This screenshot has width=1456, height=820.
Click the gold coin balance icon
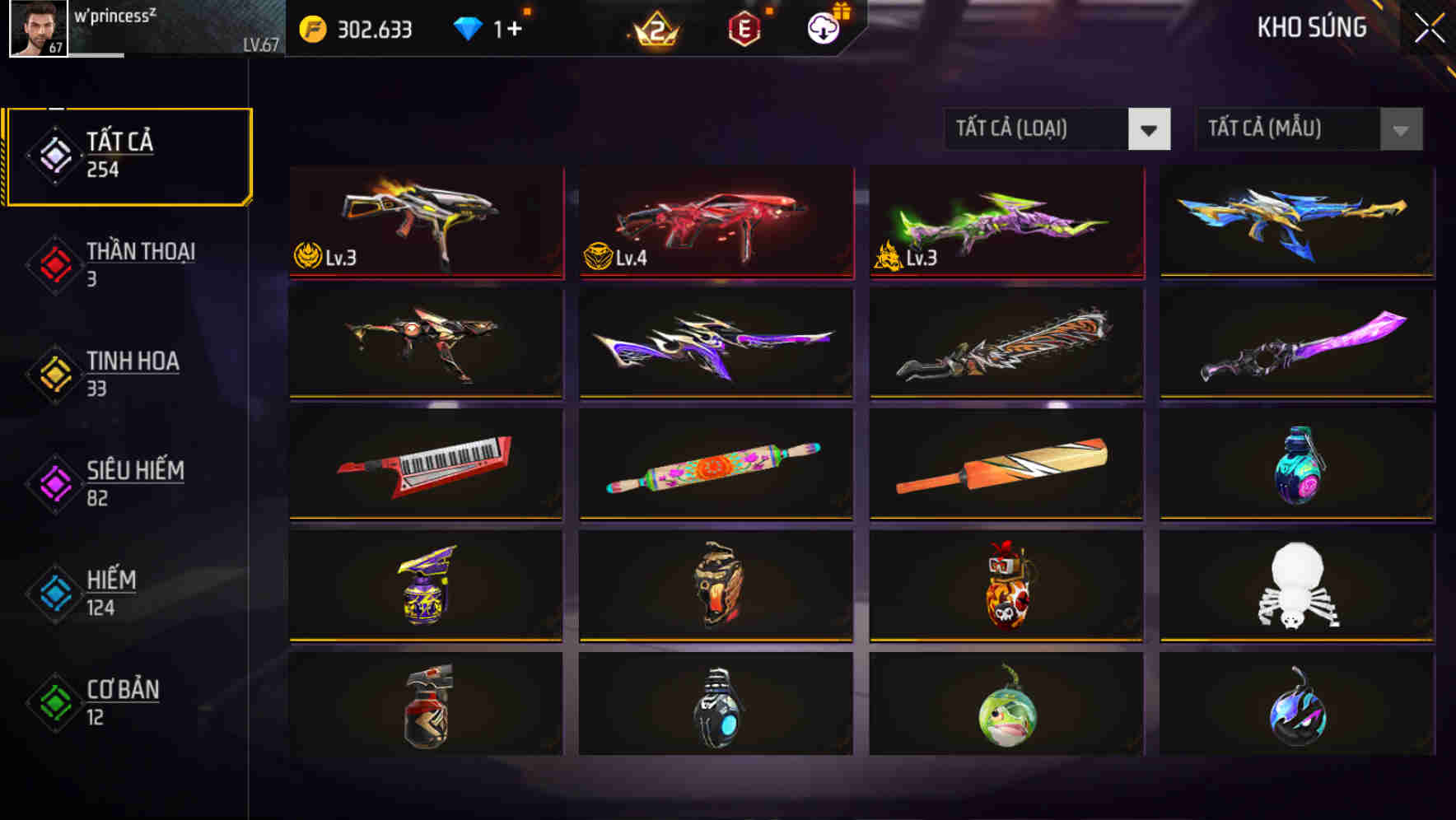[x=313, y=27]
